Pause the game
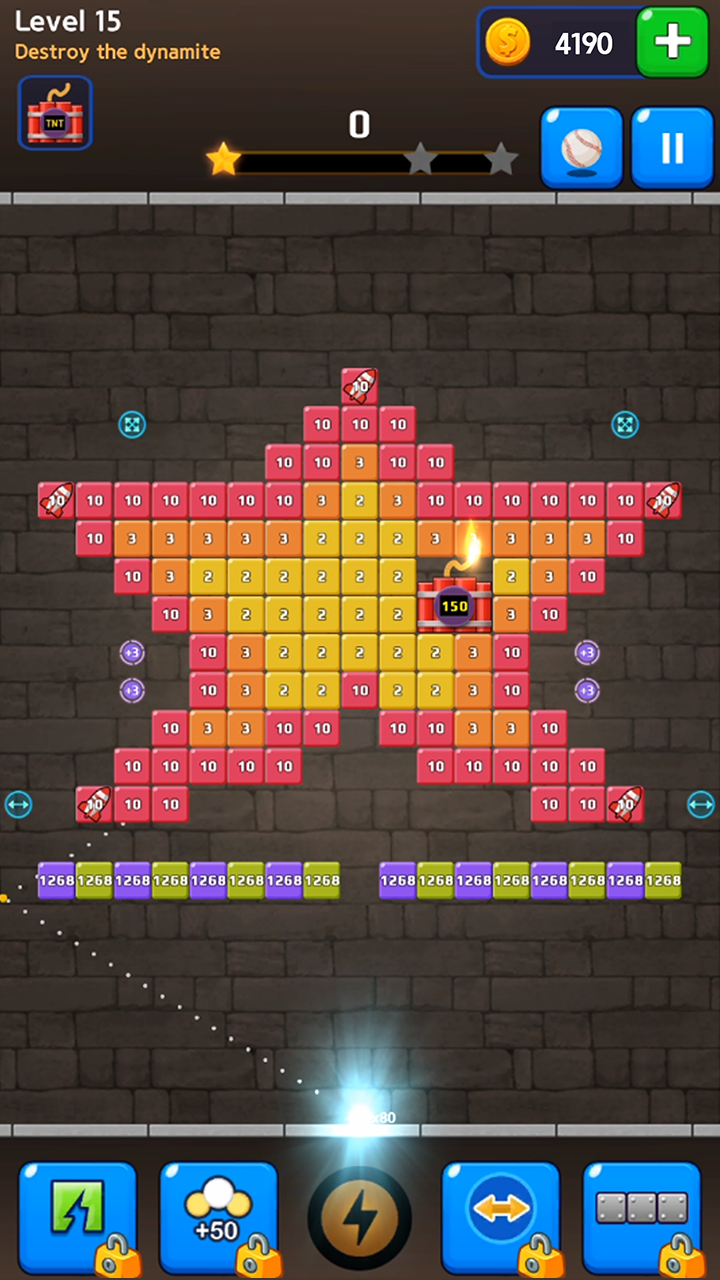 (671, 148)
